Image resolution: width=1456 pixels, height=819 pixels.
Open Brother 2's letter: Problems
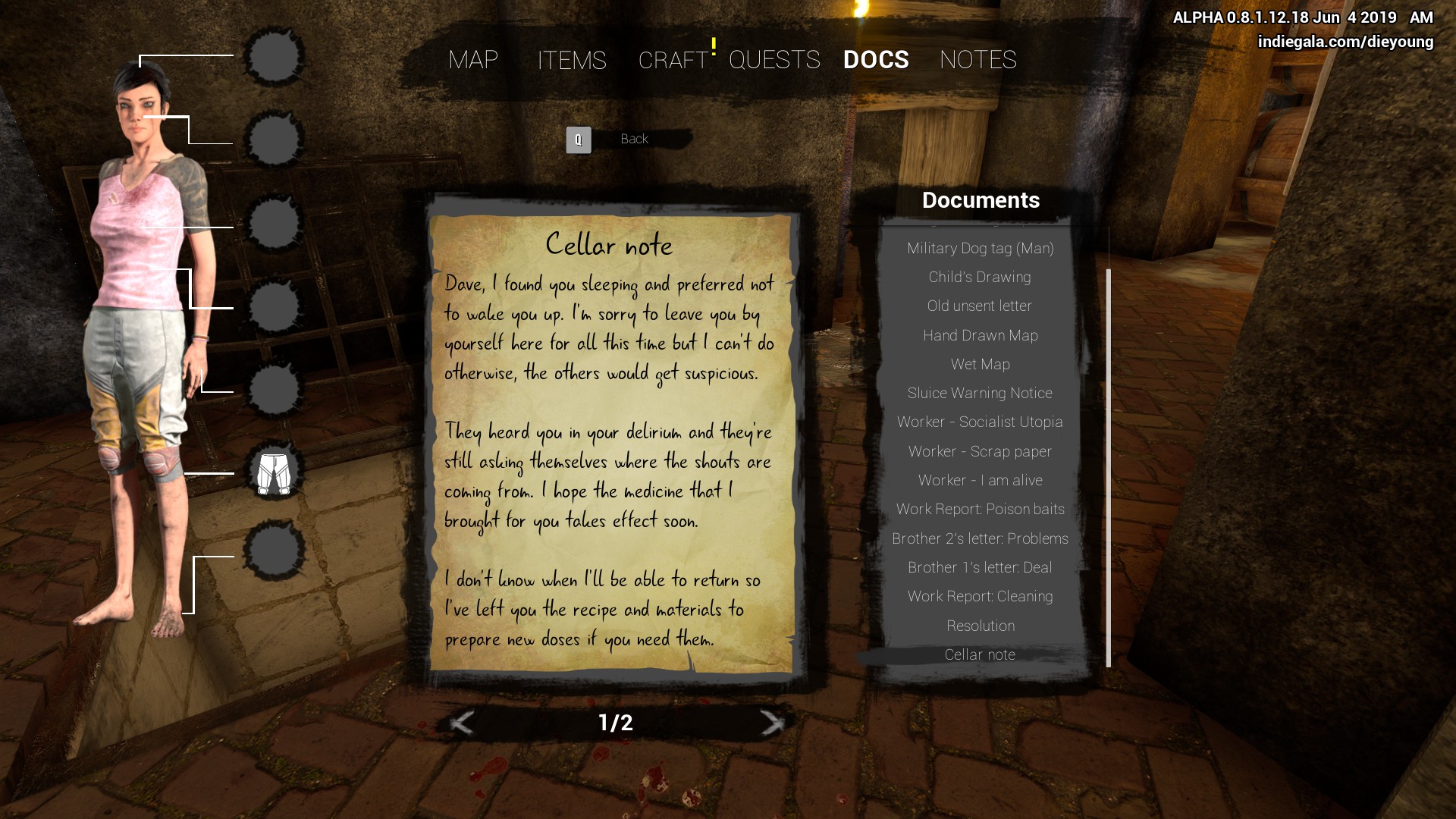[x=980, y=539]
